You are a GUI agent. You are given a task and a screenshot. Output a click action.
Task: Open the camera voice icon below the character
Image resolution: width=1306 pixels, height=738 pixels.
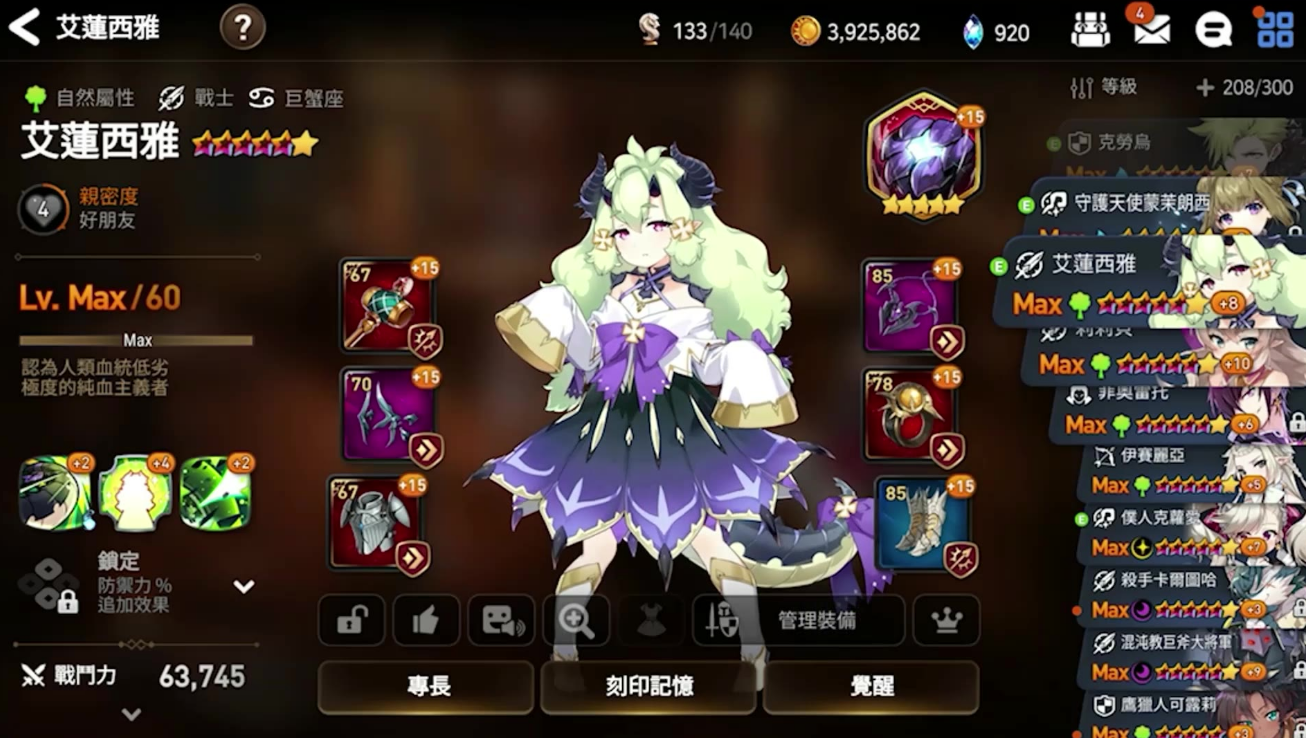coord(501,620)
